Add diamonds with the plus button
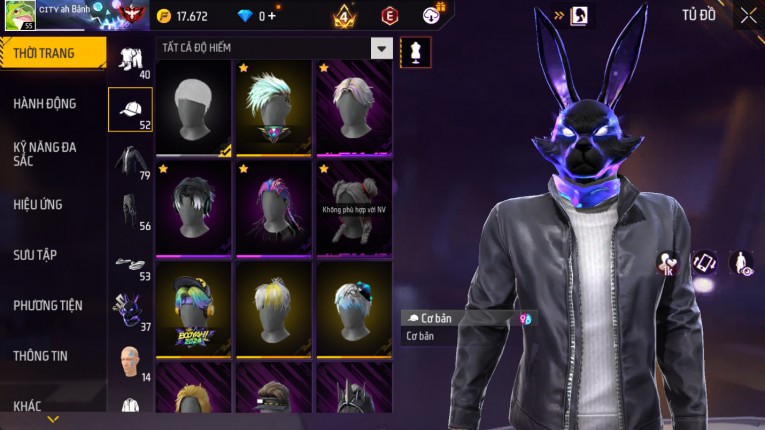The height and width of the screenshot is (430, 765). 270,16
